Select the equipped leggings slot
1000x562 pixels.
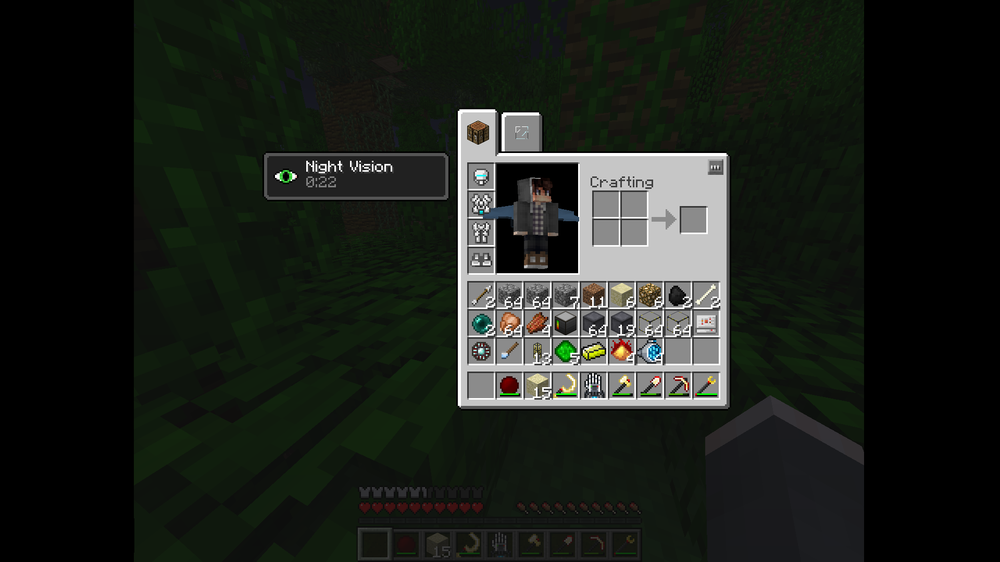tap(481, 233)
